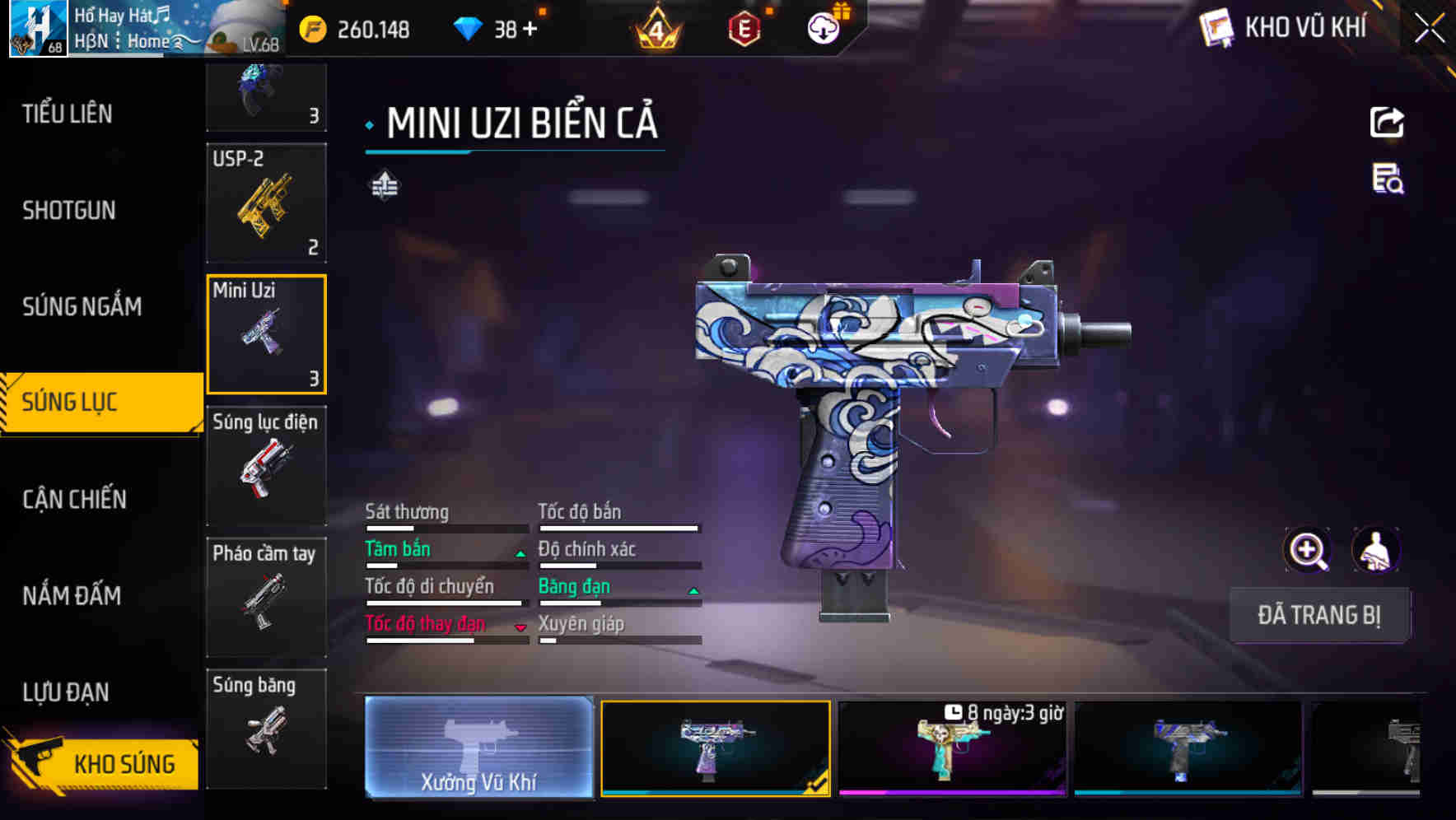This screenshot has height=820, width=1456.
Task: Choose the CẬN CHIẾN category
Action: tap(74, 499)
